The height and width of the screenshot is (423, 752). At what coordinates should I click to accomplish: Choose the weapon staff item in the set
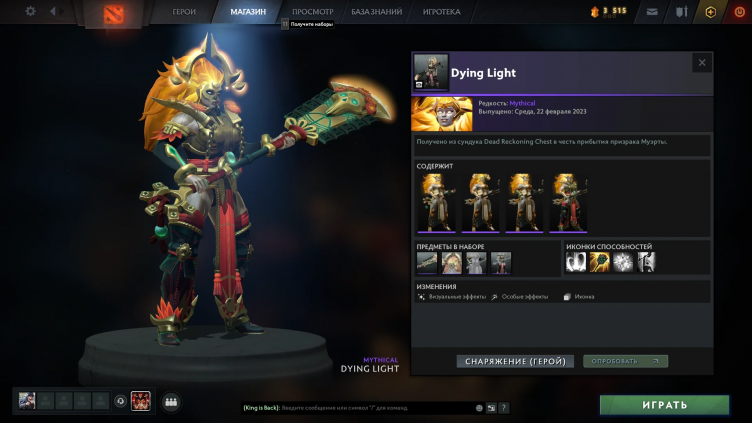(427, 262)
